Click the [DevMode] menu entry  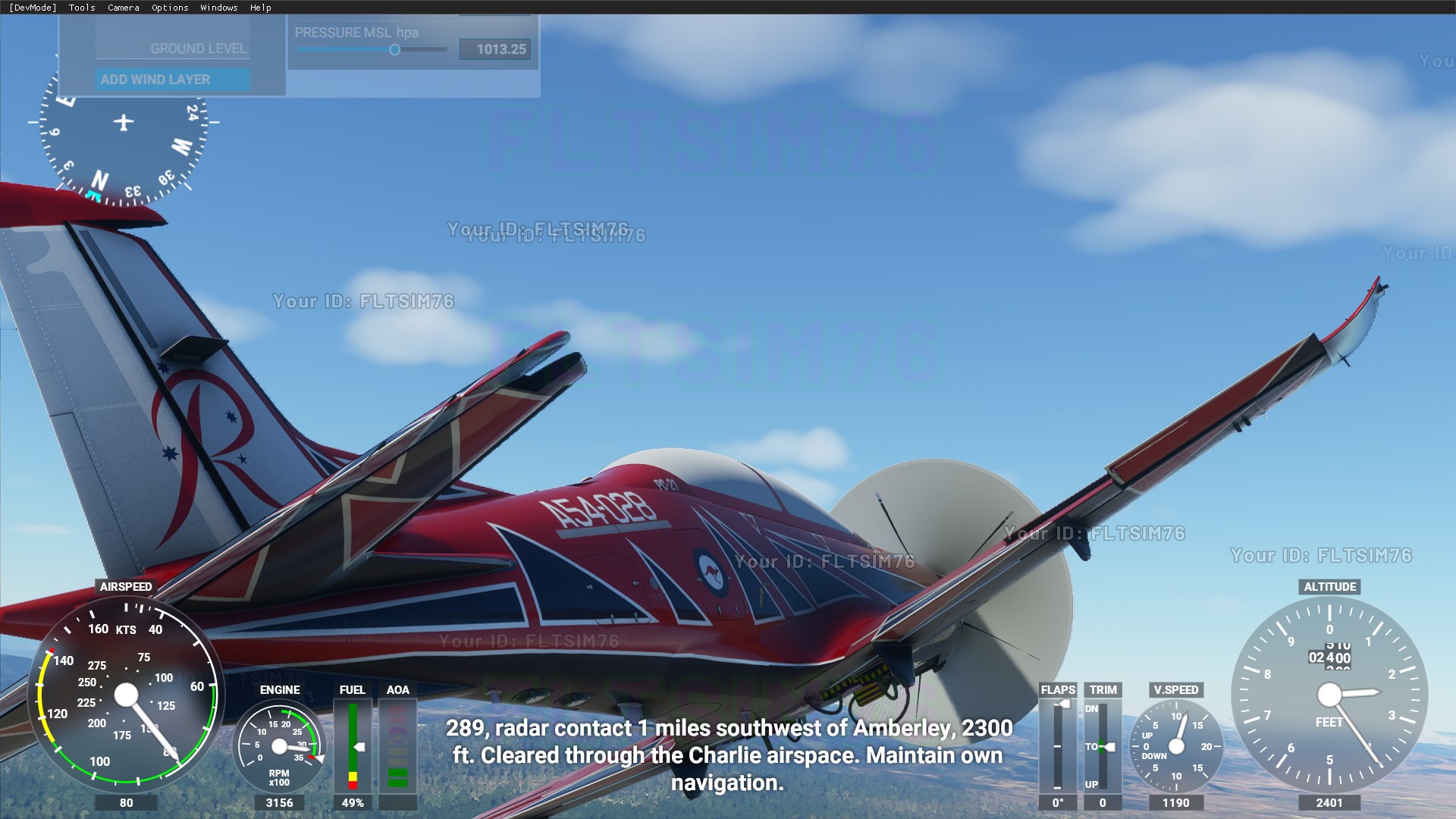pyautogui.click(x=32, y=8)
